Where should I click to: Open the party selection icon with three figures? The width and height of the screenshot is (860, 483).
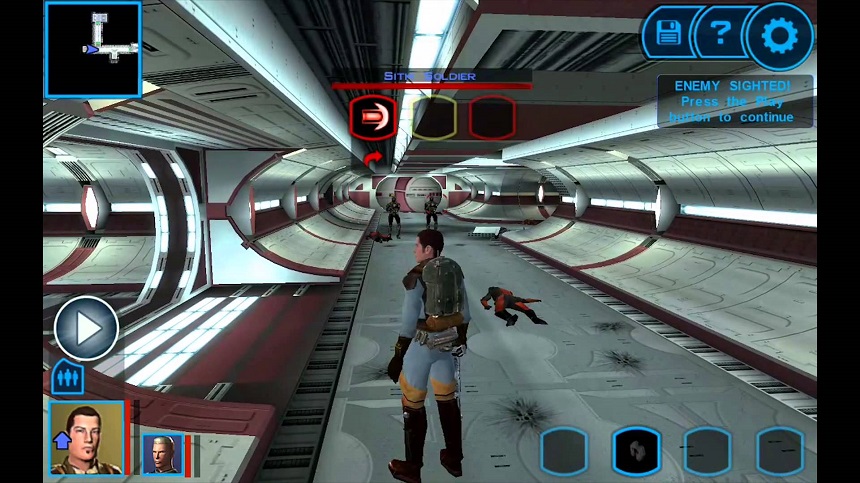pos(68,379)
